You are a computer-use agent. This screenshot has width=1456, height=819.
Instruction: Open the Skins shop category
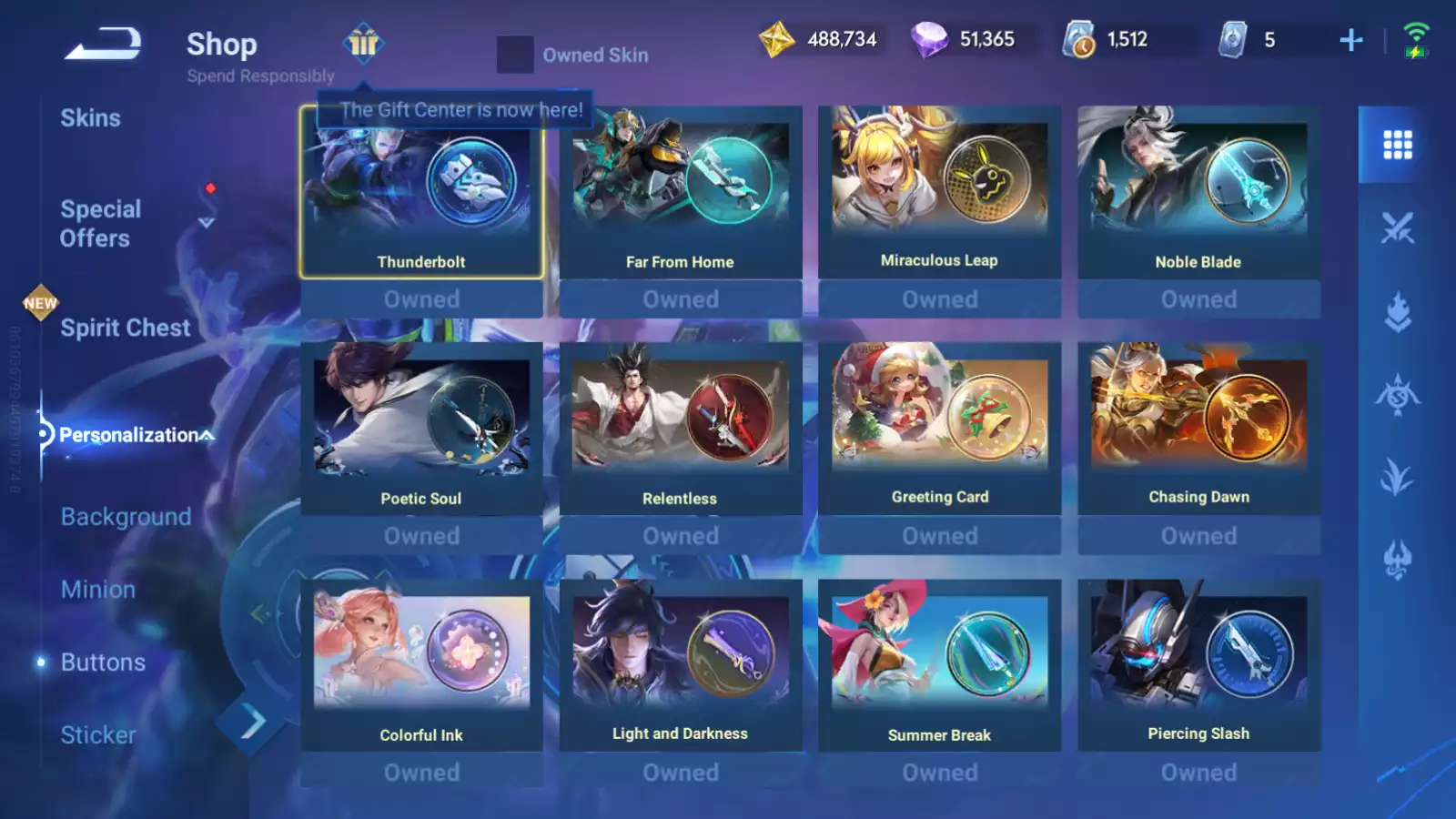[x=90, y=118]
